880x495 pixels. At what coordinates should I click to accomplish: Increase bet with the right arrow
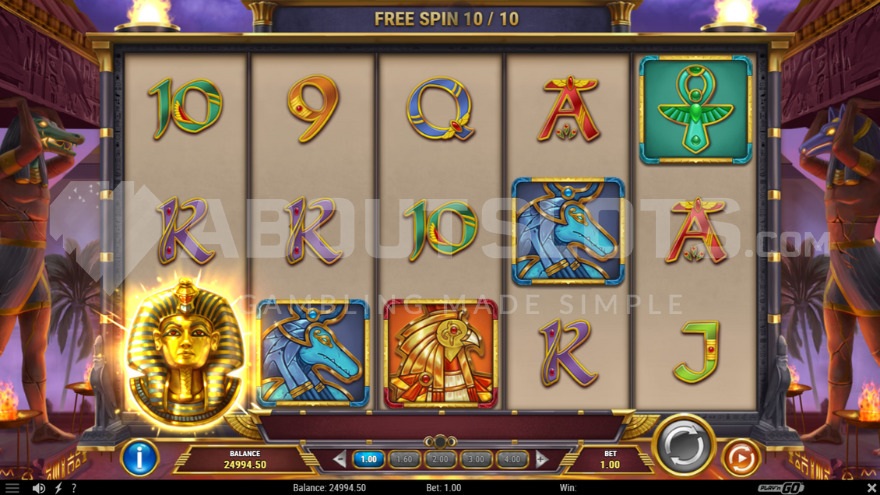click(x=542, y=459)
